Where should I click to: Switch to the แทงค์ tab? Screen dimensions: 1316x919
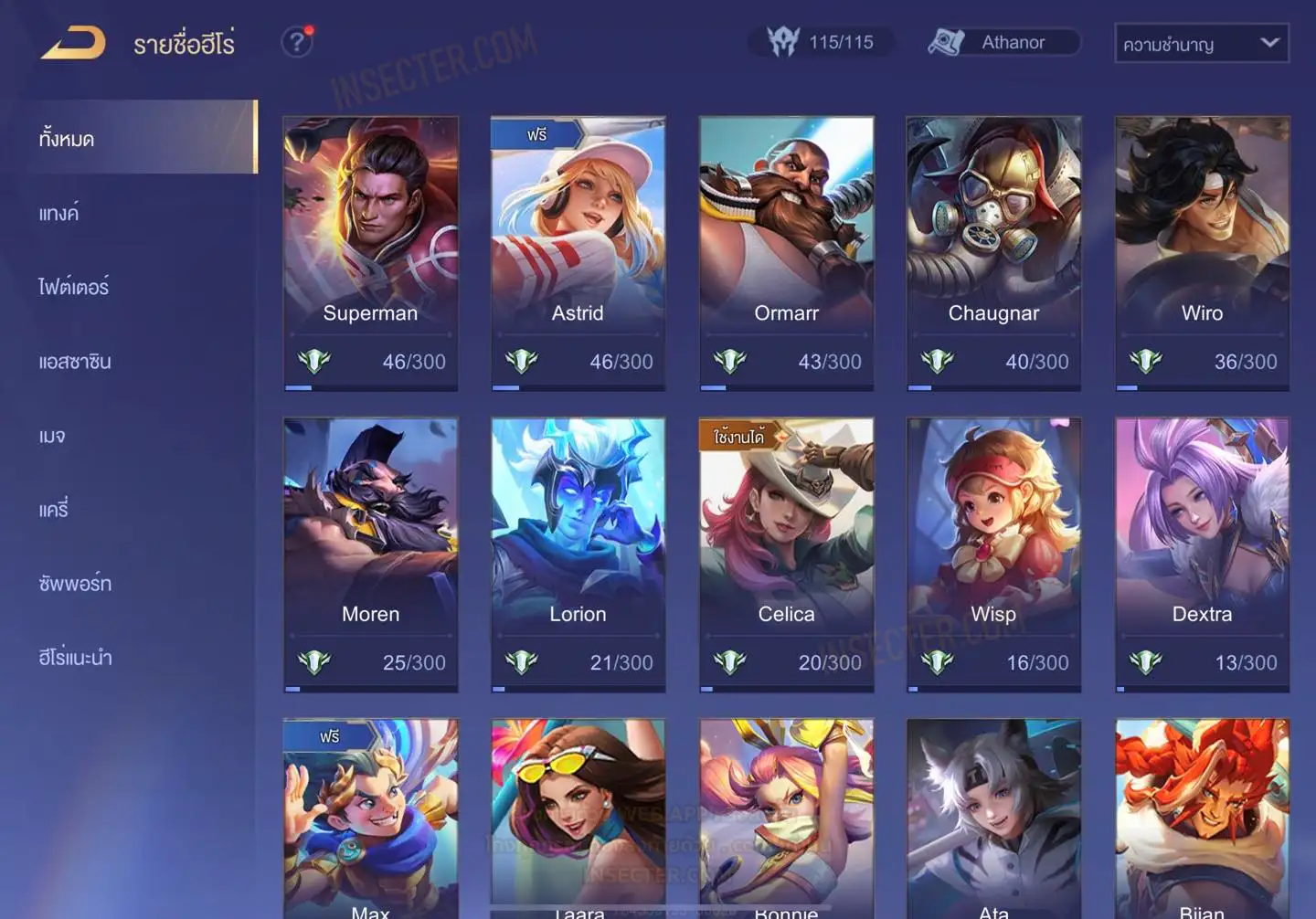(x=59, y=214)
